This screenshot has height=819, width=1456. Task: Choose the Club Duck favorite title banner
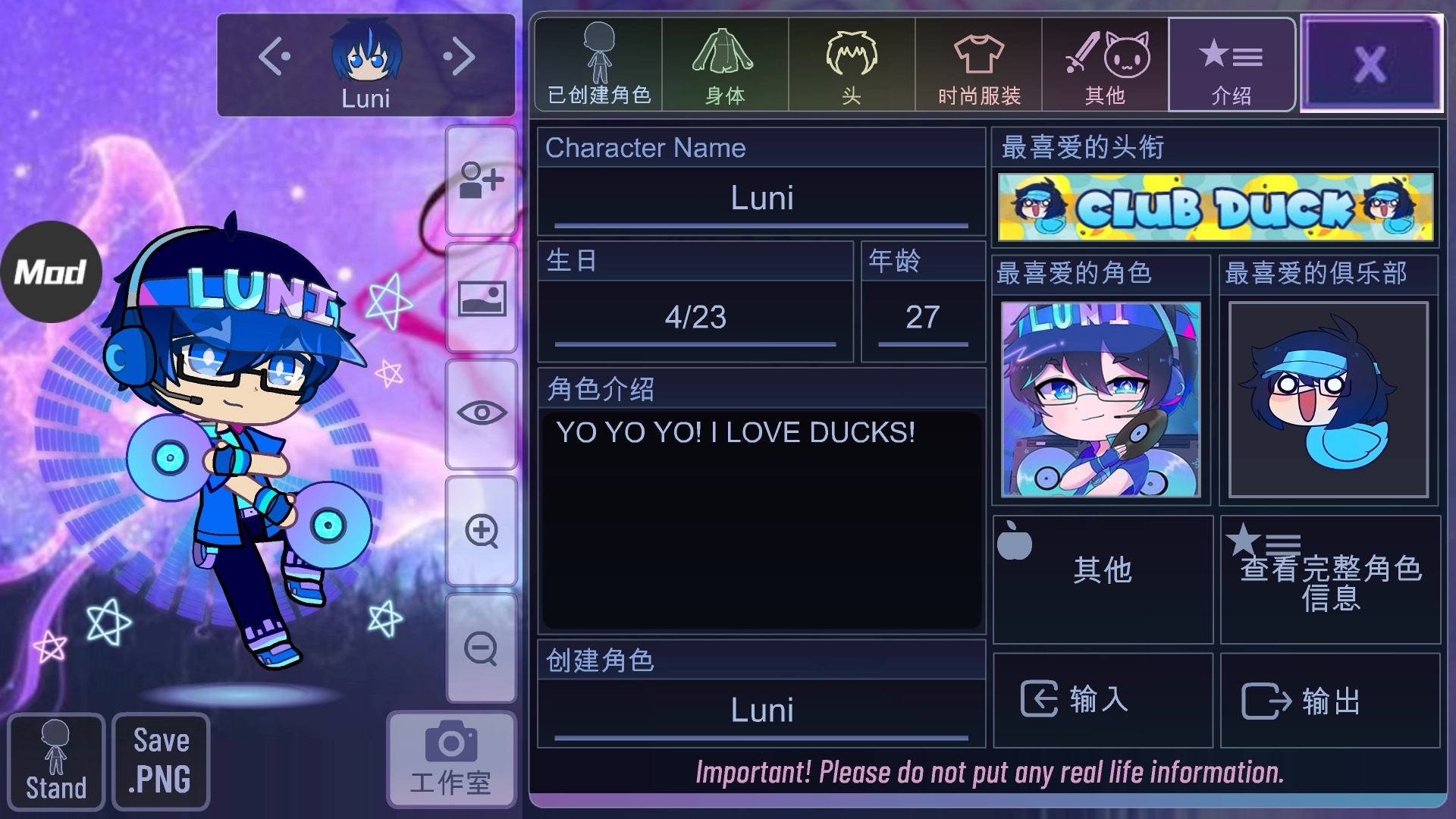(1215, 207)
